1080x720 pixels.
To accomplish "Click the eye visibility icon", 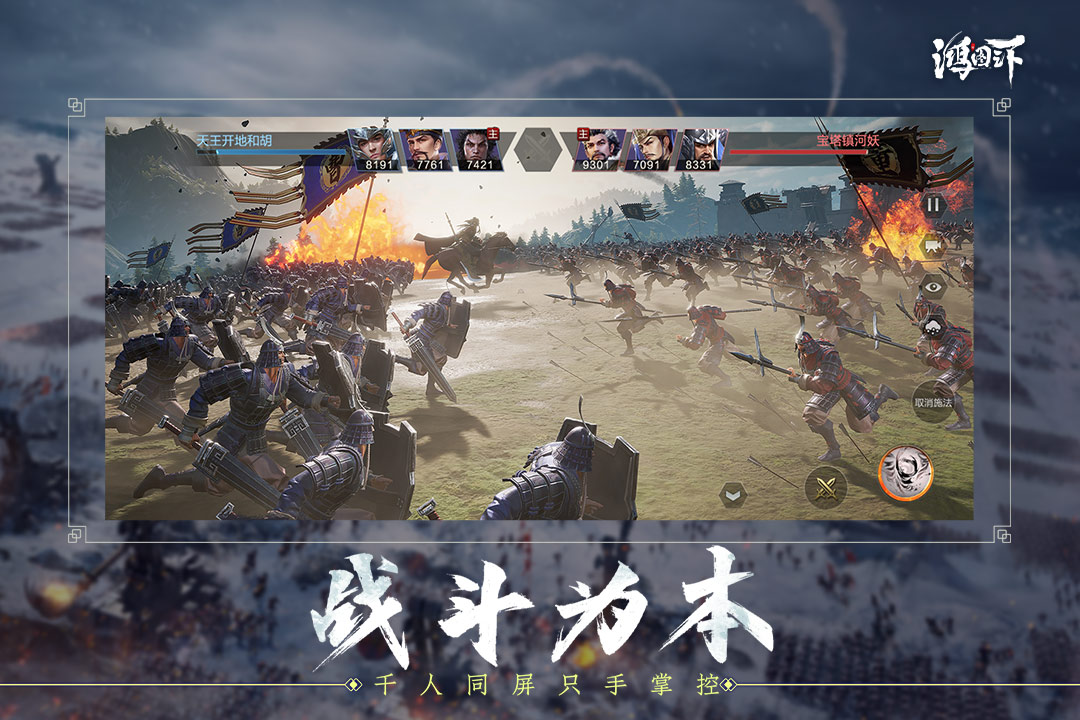I will [x=932, y=286].
